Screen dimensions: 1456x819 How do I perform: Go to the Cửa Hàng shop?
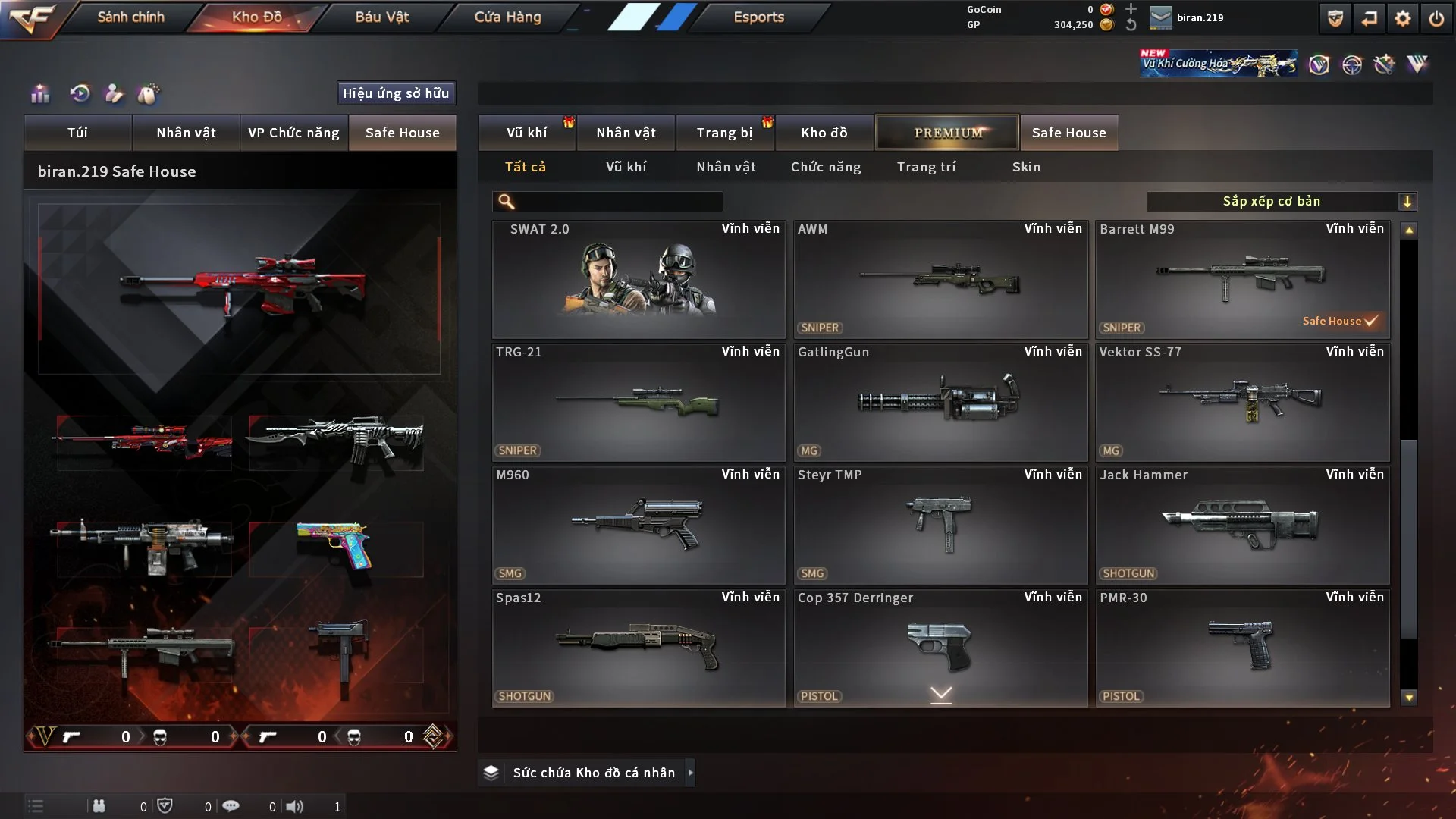tap(507, 17)
